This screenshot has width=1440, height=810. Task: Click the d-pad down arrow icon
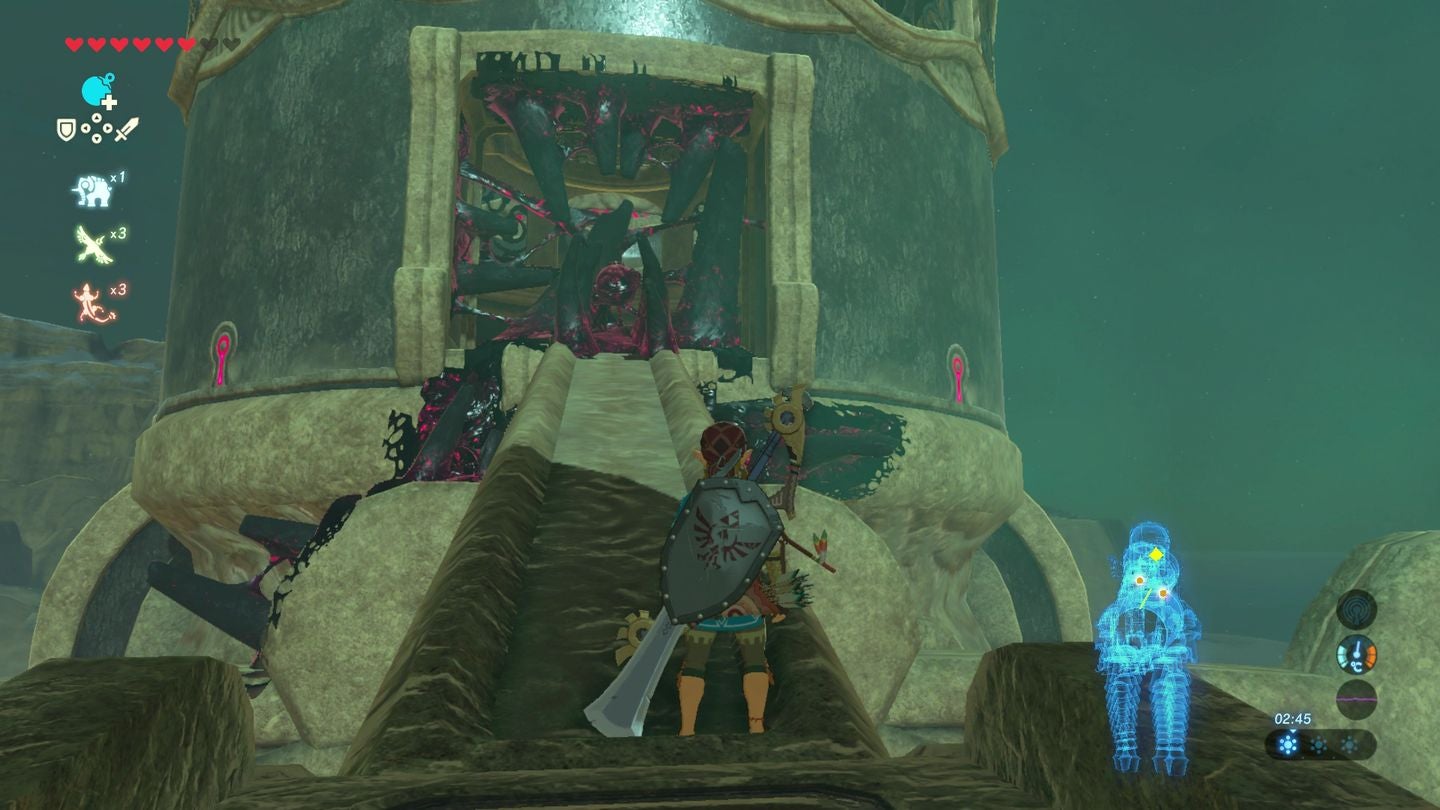click(97, 139)
